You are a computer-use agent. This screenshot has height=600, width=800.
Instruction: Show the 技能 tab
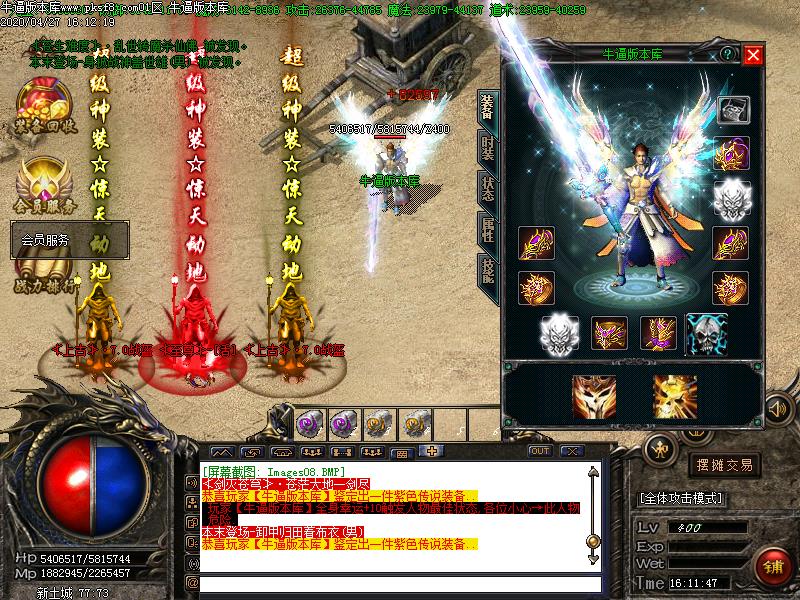[487, 271]
